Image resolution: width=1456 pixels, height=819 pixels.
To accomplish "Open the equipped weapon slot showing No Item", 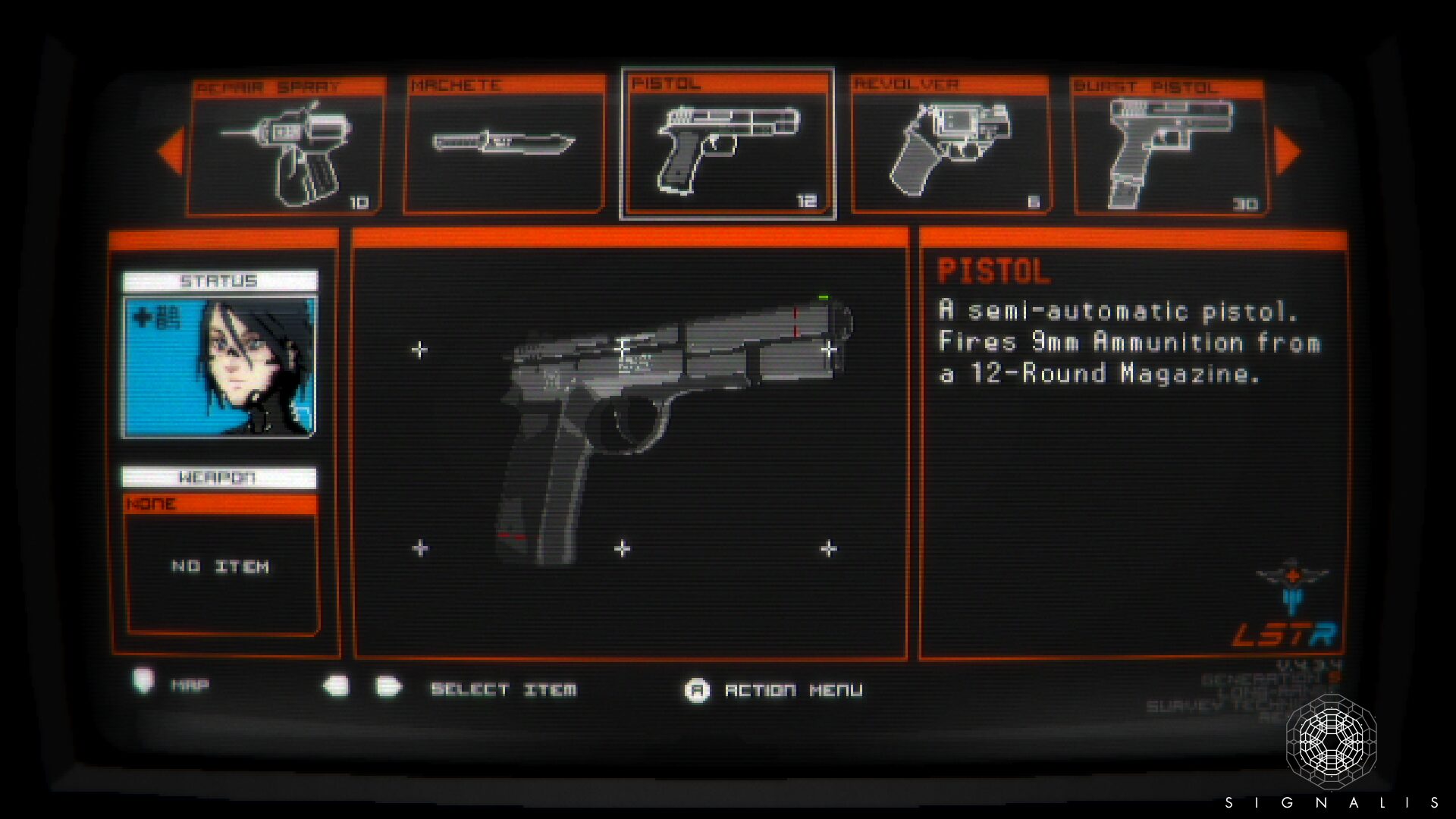I will [x=221, y=566].
